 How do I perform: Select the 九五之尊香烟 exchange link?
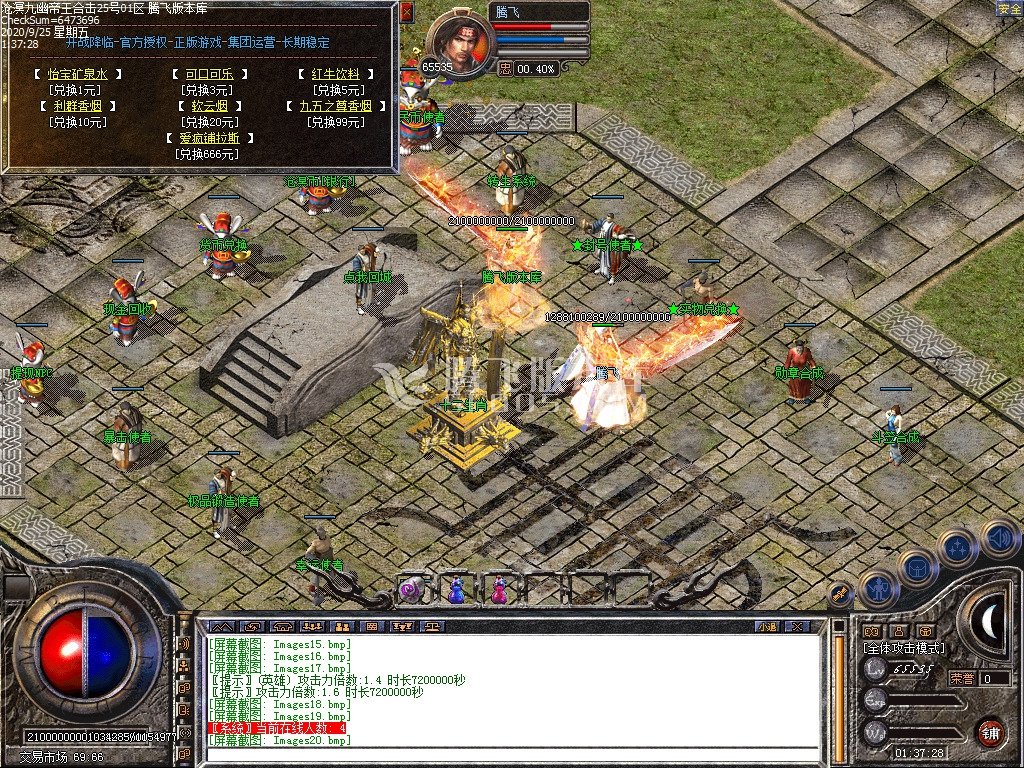tap(335, 106)
